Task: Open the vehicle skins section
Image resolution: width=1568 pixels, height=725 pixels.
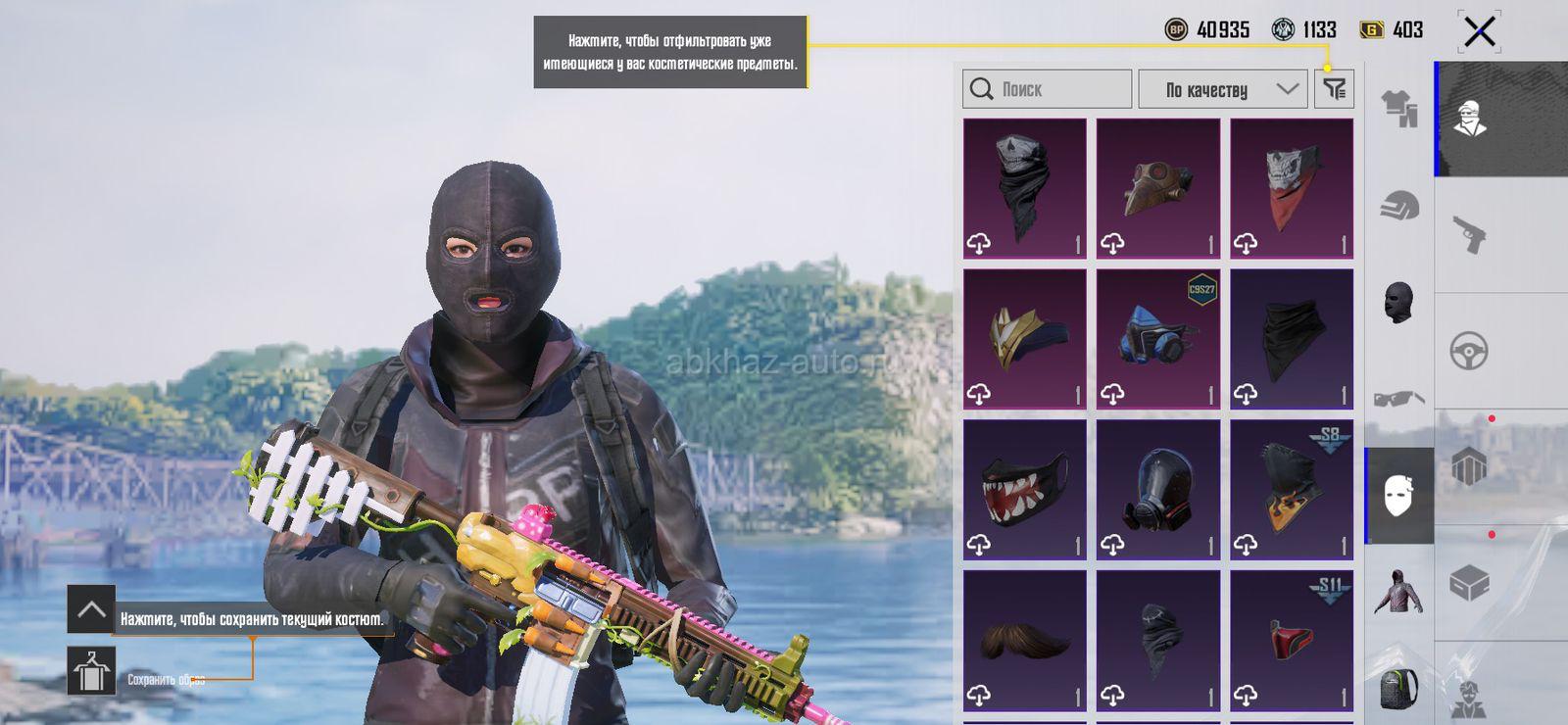Action: (x=1469, y=351)
